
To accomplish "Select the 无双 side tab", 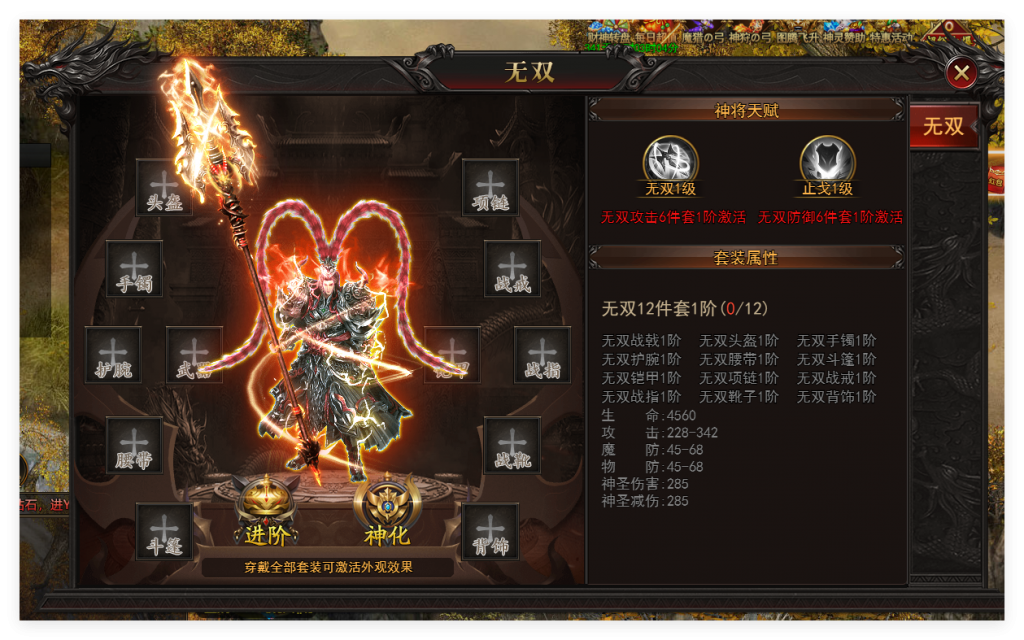I will pos(943,126).
